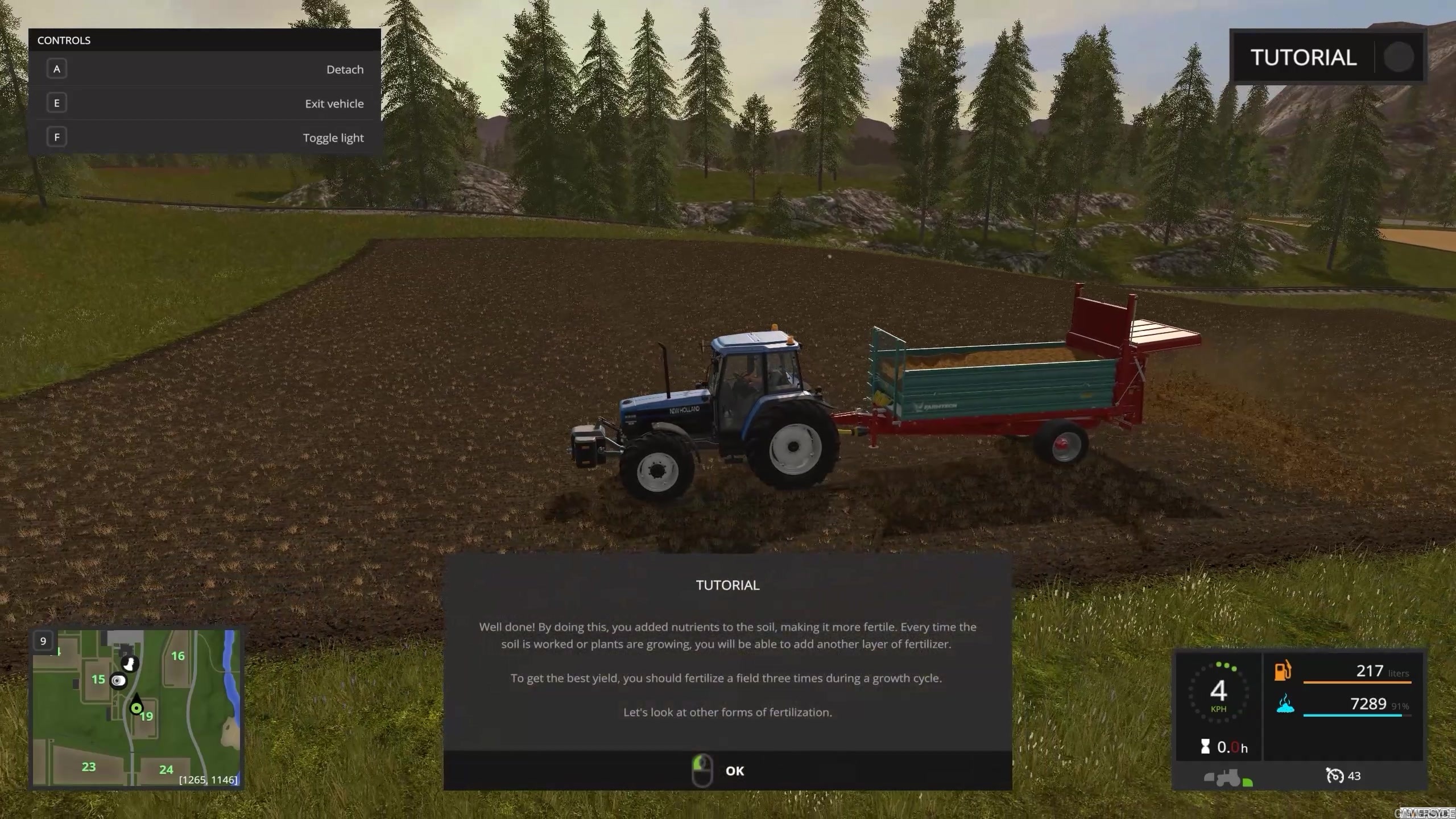Image resolution: width=1456 pixels, height=819 pixels.
Task: Click the character portrait icon on the minimap
Action: point(130,665)
